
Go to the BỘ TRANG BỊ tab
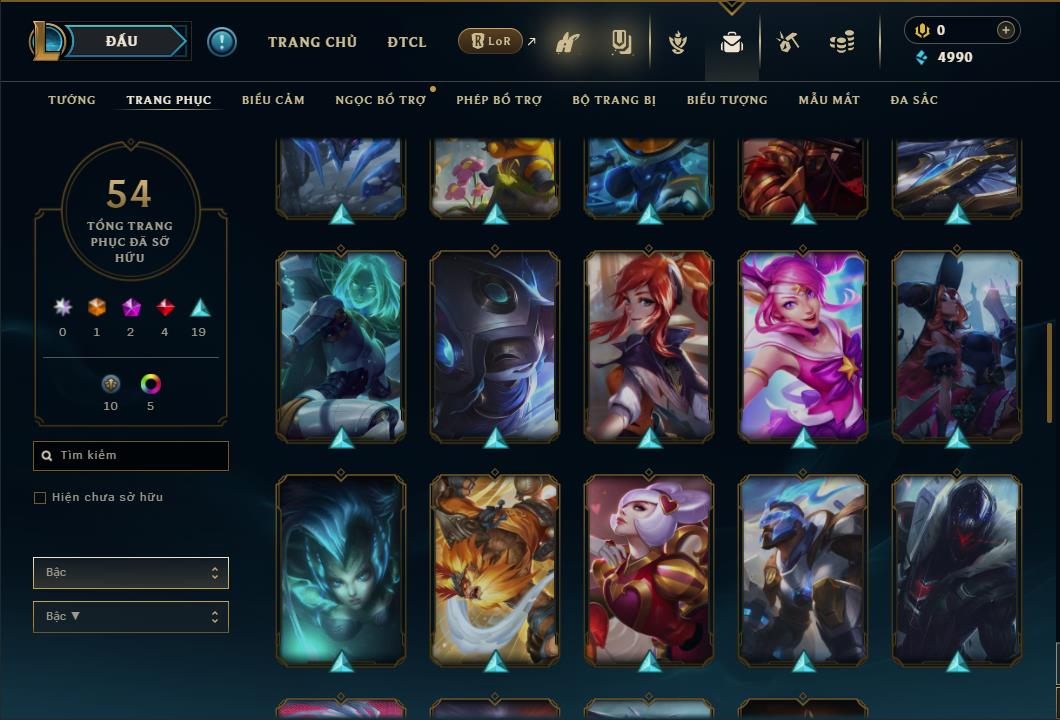point(614,100)
